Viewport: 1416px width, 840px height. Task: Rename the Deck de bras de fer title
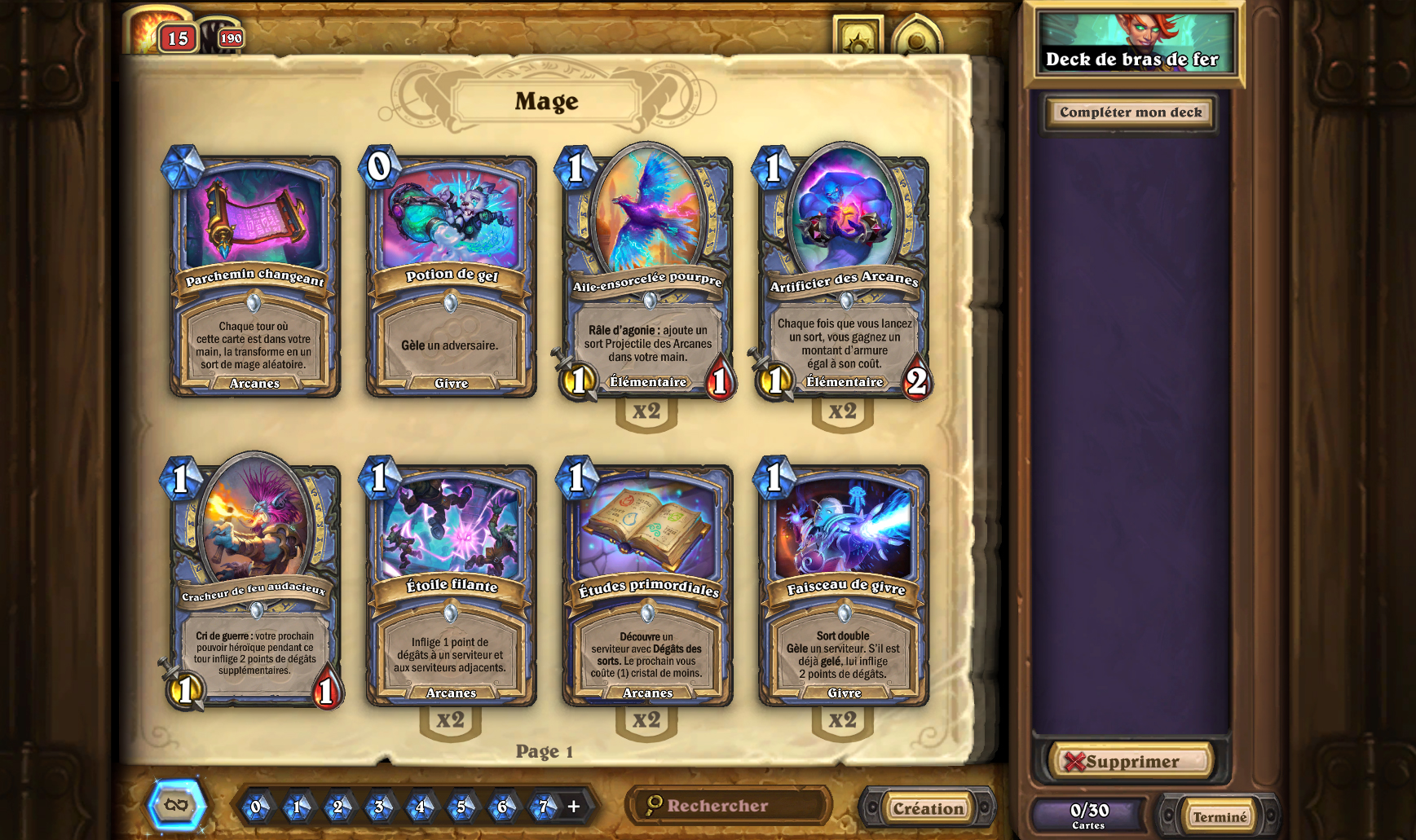click(1132, 59)
